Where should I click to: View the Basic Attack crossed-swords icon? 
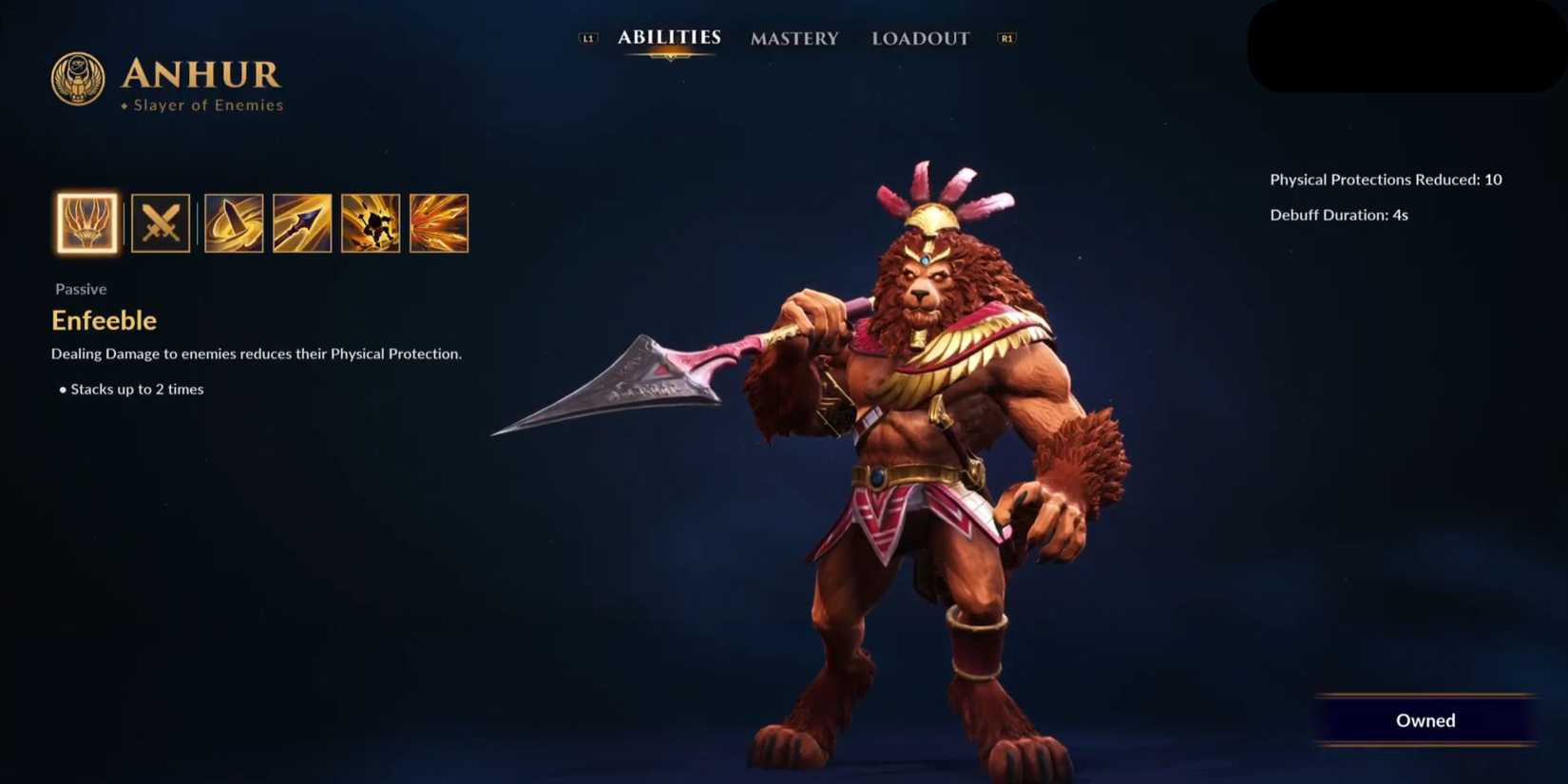click(161, 223)
